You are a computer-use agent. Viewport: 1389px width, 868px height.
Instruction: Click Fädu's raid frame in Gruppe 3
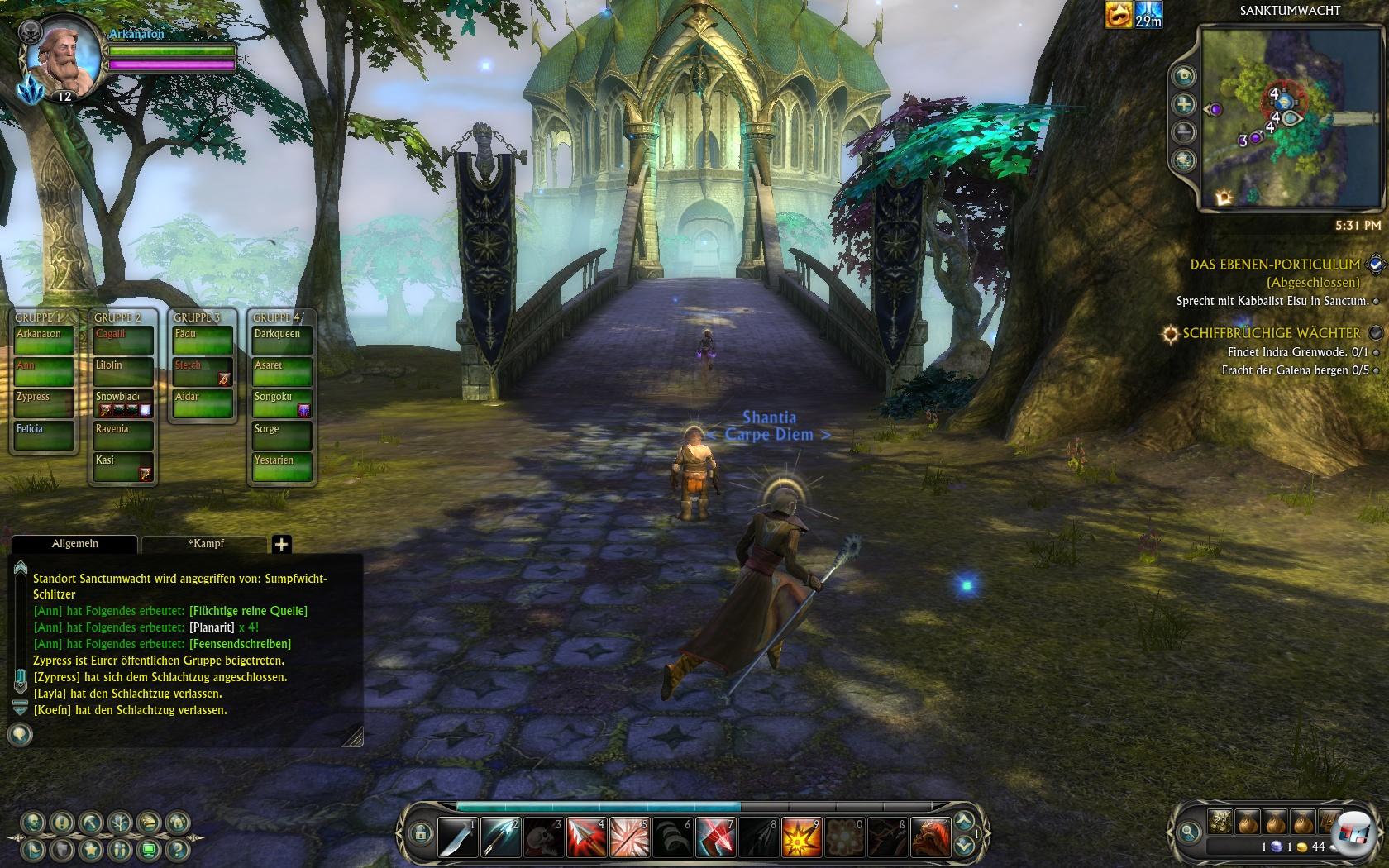click(202, 340)
